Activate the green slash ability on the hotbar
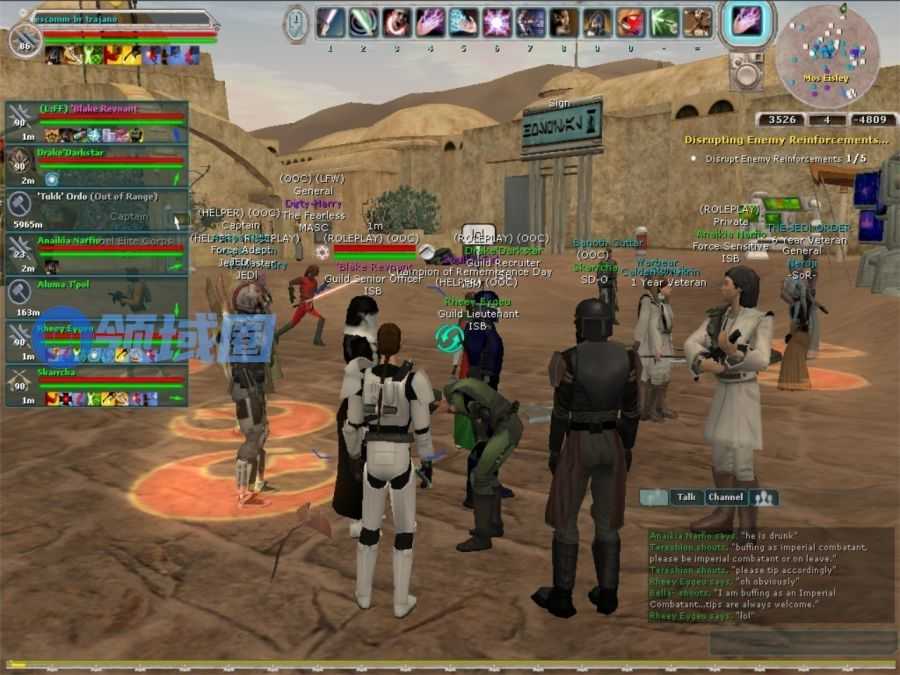Image resolution: width=900 pixels, height=675 pixels. [664, 22]
